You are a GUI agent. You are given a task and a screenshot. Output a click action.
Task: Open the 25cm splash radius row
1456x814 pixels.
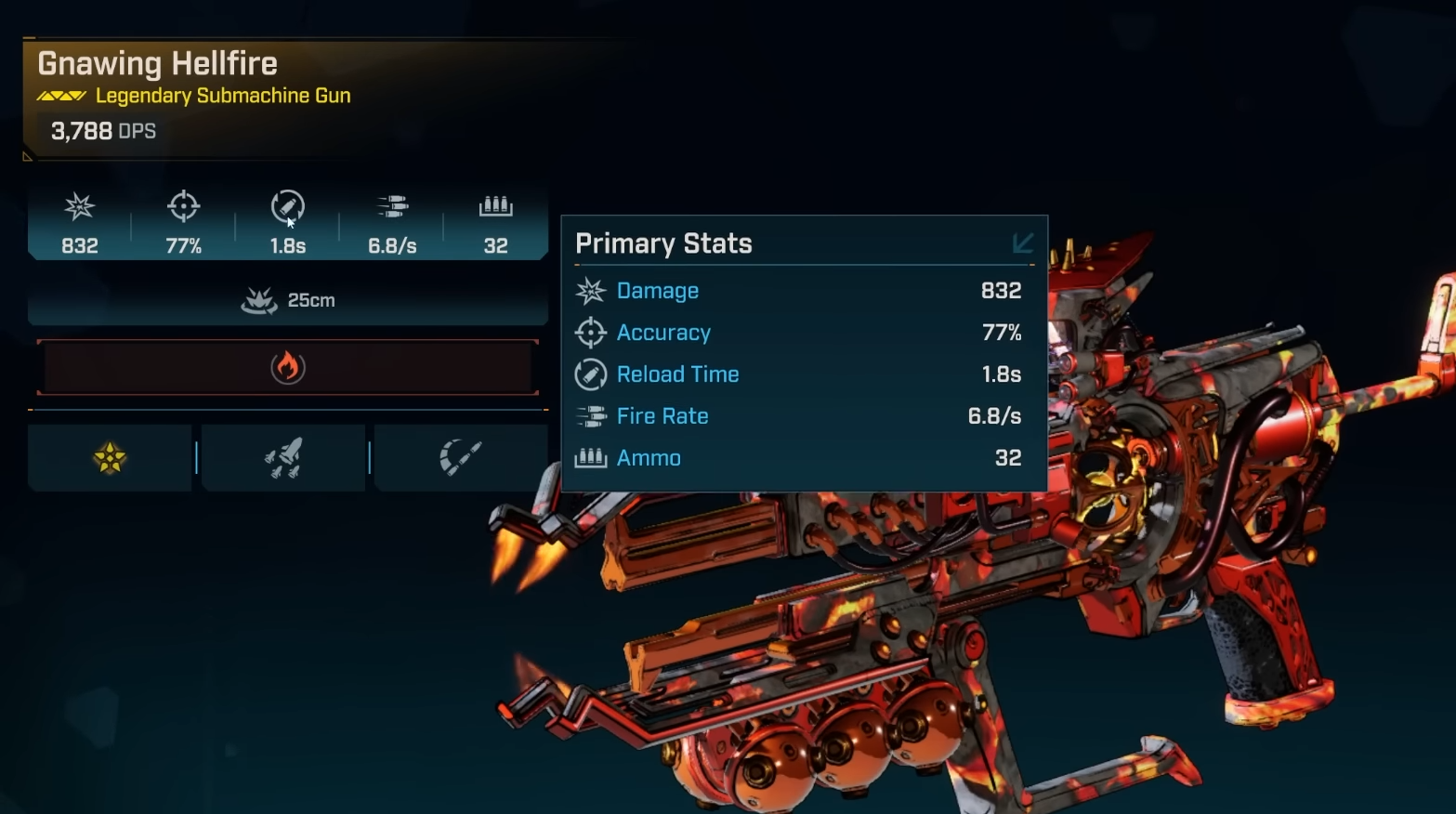coord(288,300)
